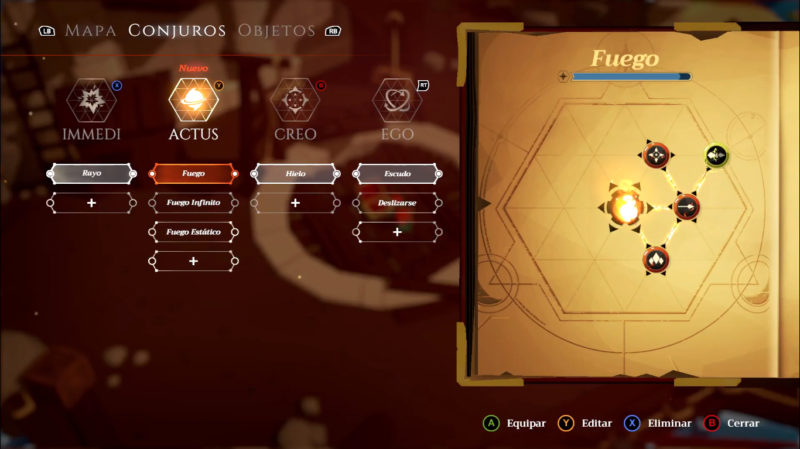Click the flame rune node at the bottom
The height and width of the screenshot is (449, 800).
[x=656, y=260]
